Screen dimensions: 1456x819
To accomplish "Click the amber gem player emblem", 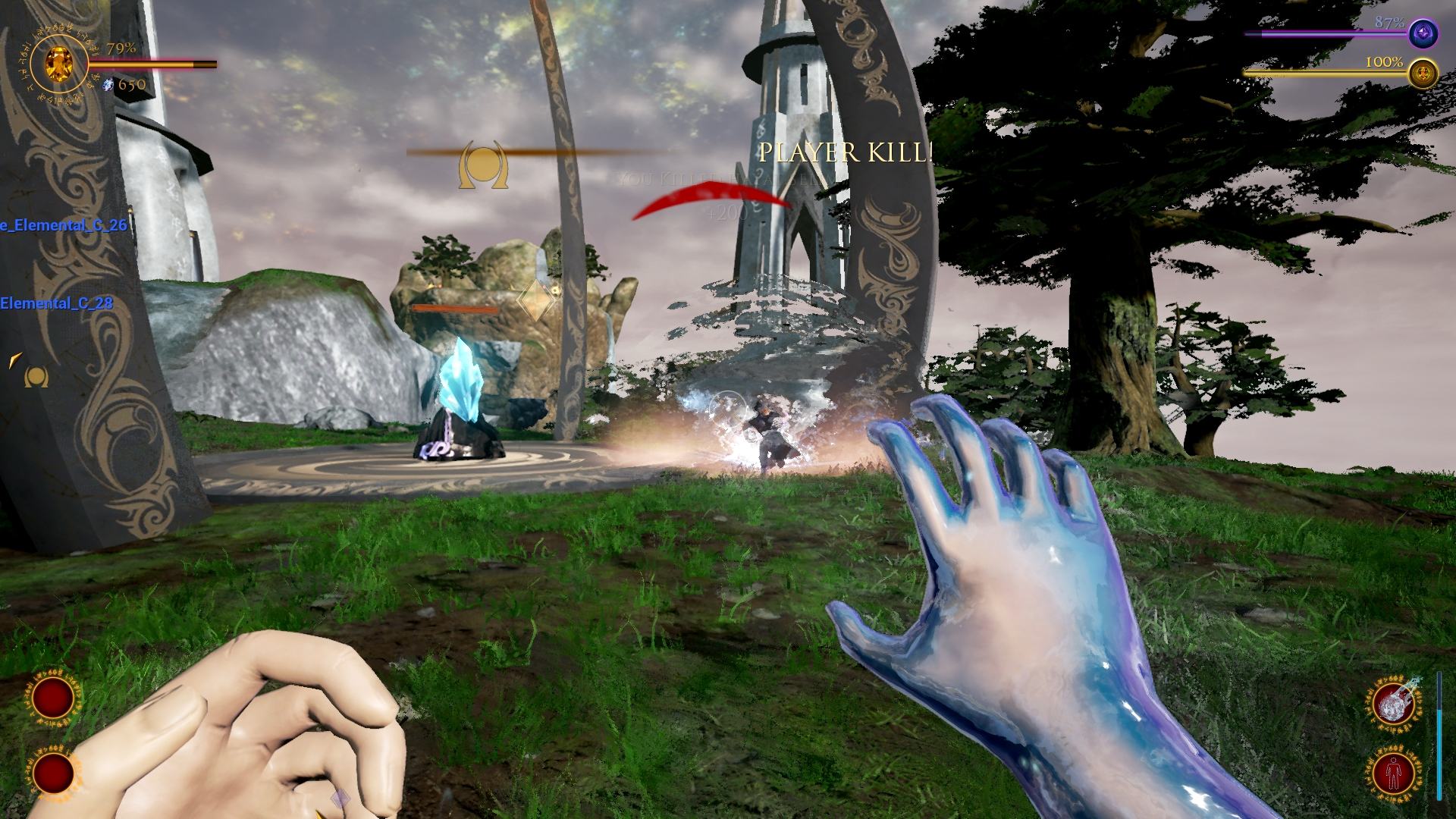I will (58, 62).
